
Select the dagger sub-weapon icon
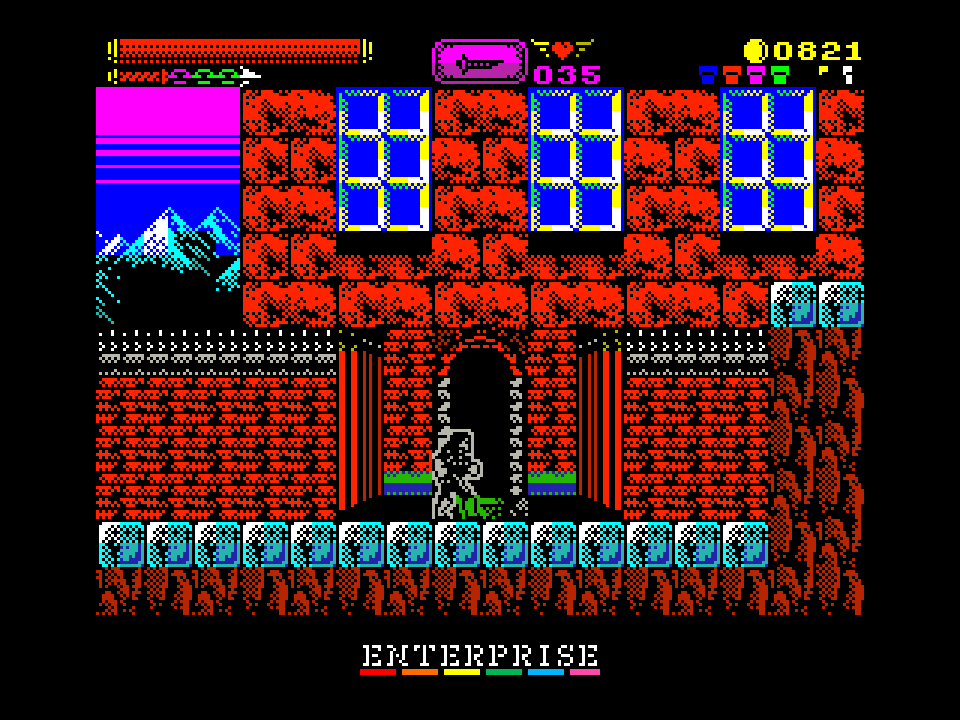click(479, 62)
